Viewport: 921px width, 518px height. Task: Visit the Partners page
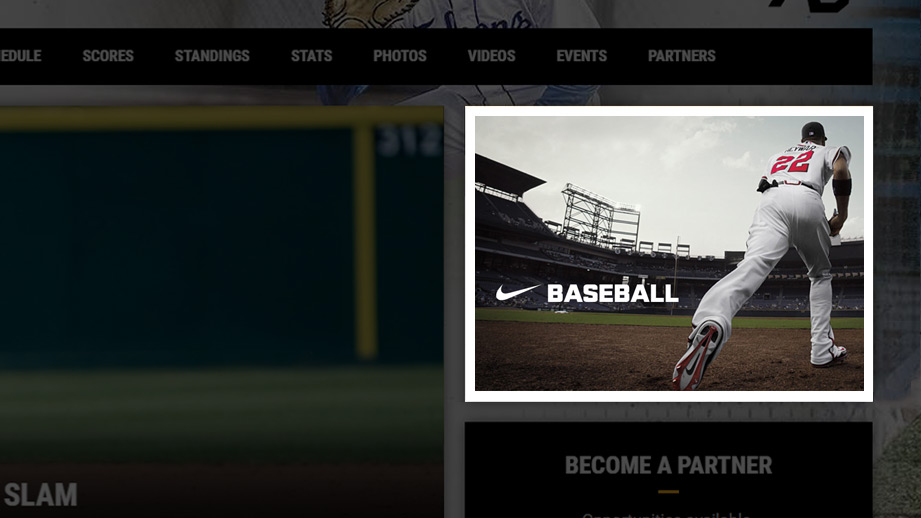[x=681, y=56]
